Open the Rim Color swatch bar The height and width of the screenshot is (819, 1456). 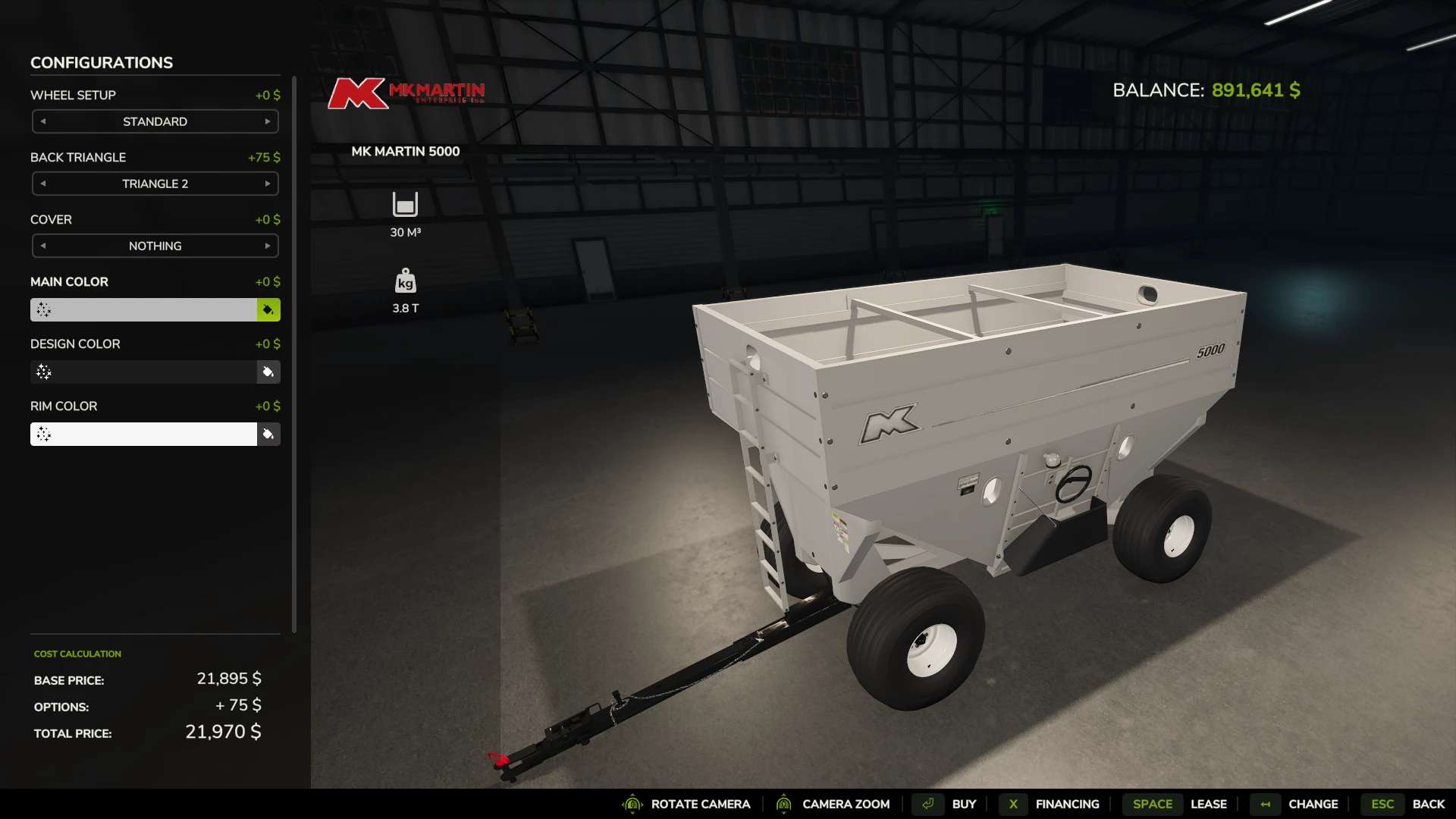point(144,434)
